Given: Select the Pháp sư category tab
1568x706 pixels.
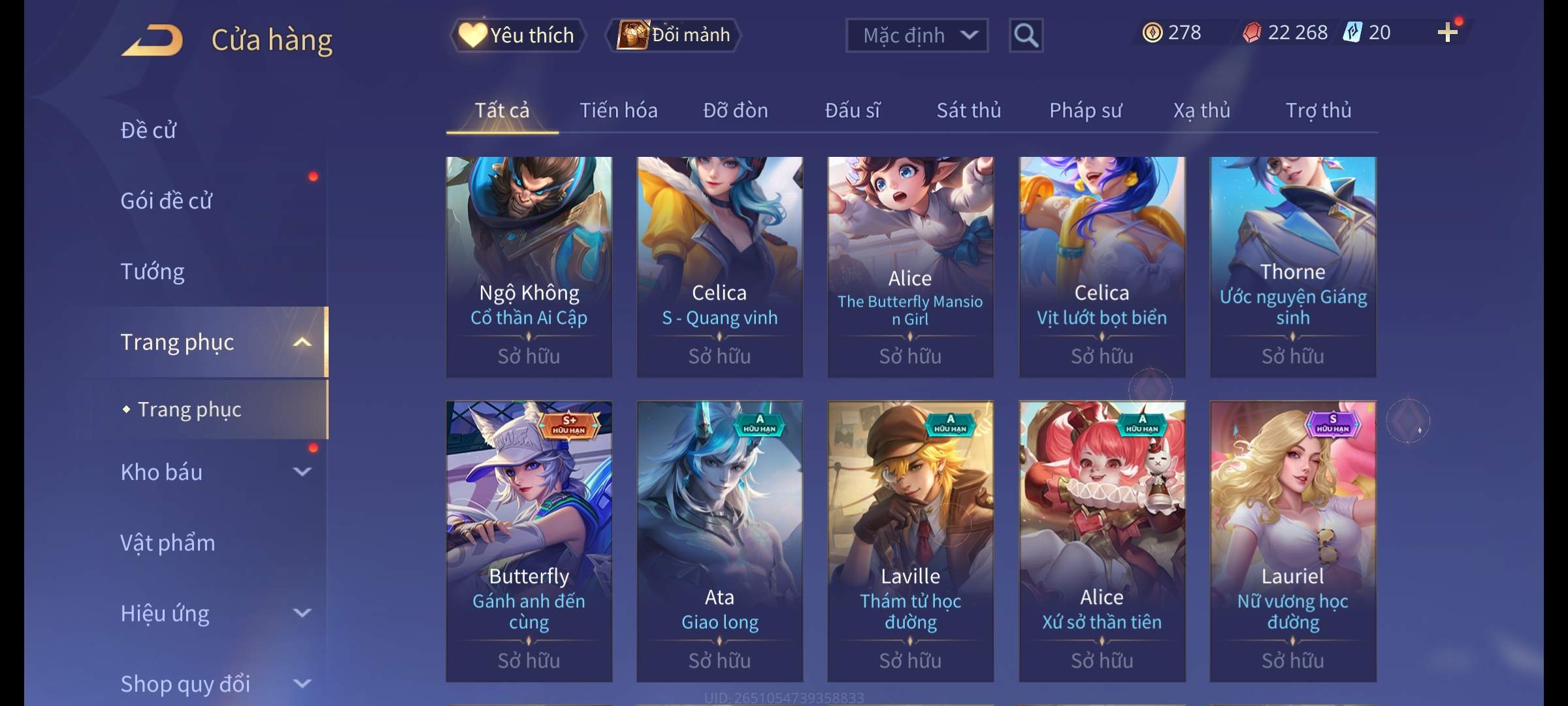Looking at the screenshot, I should coord(1085,110).
